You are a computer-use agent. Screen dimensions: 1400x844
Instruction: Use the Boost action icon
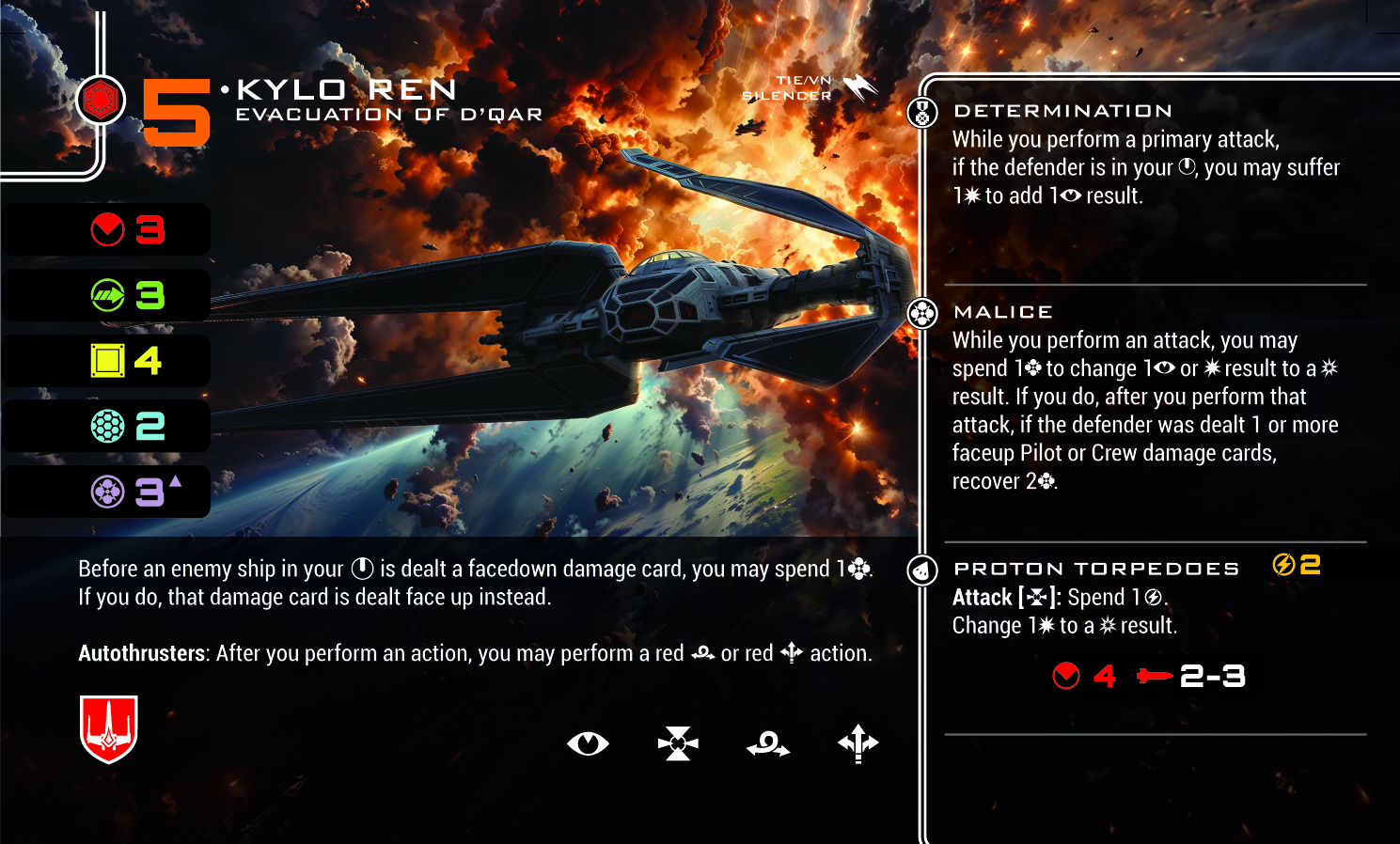pos(857,743)
